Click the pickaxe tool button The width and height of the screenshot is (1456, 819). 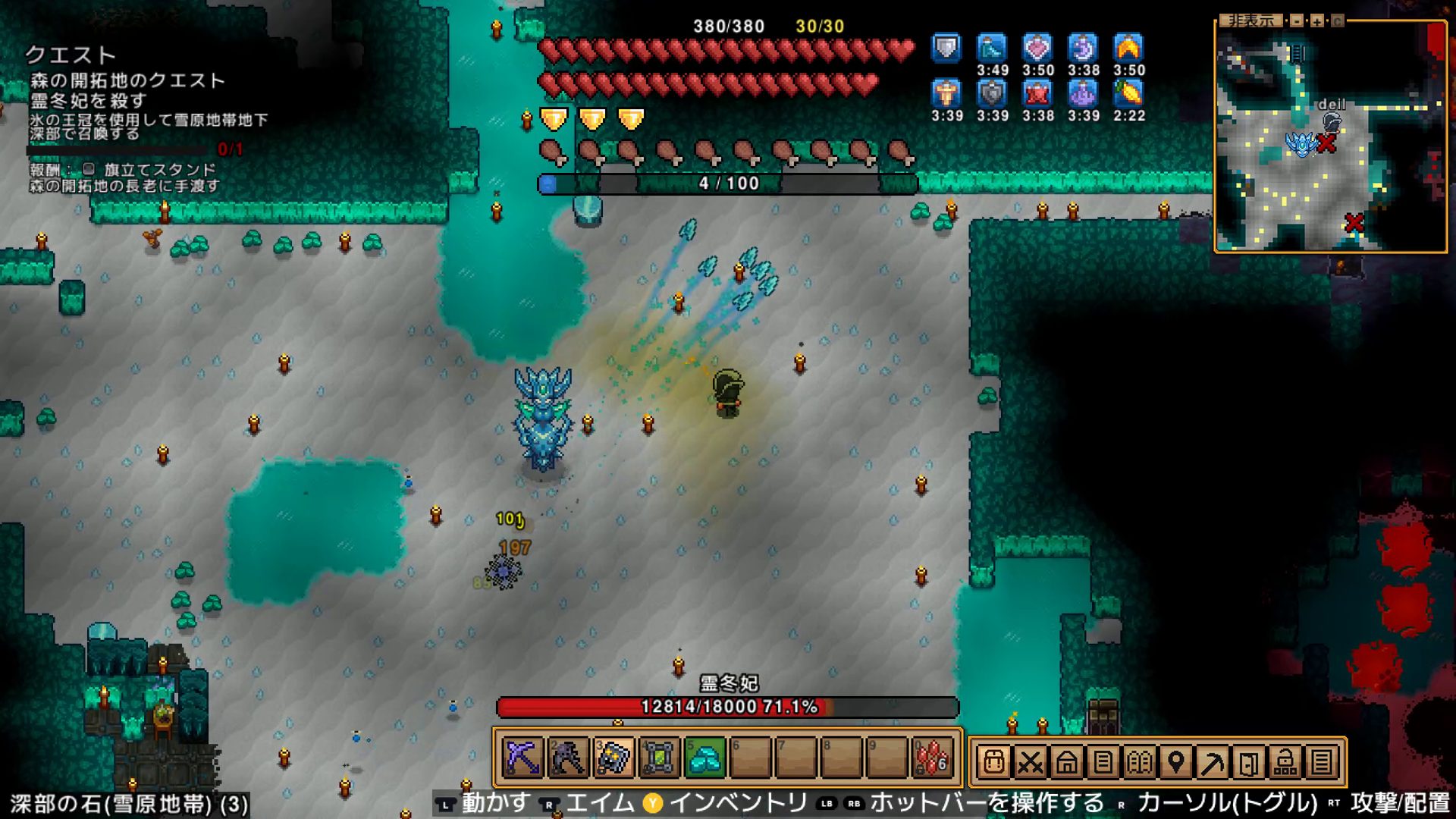click(1212, 761)
